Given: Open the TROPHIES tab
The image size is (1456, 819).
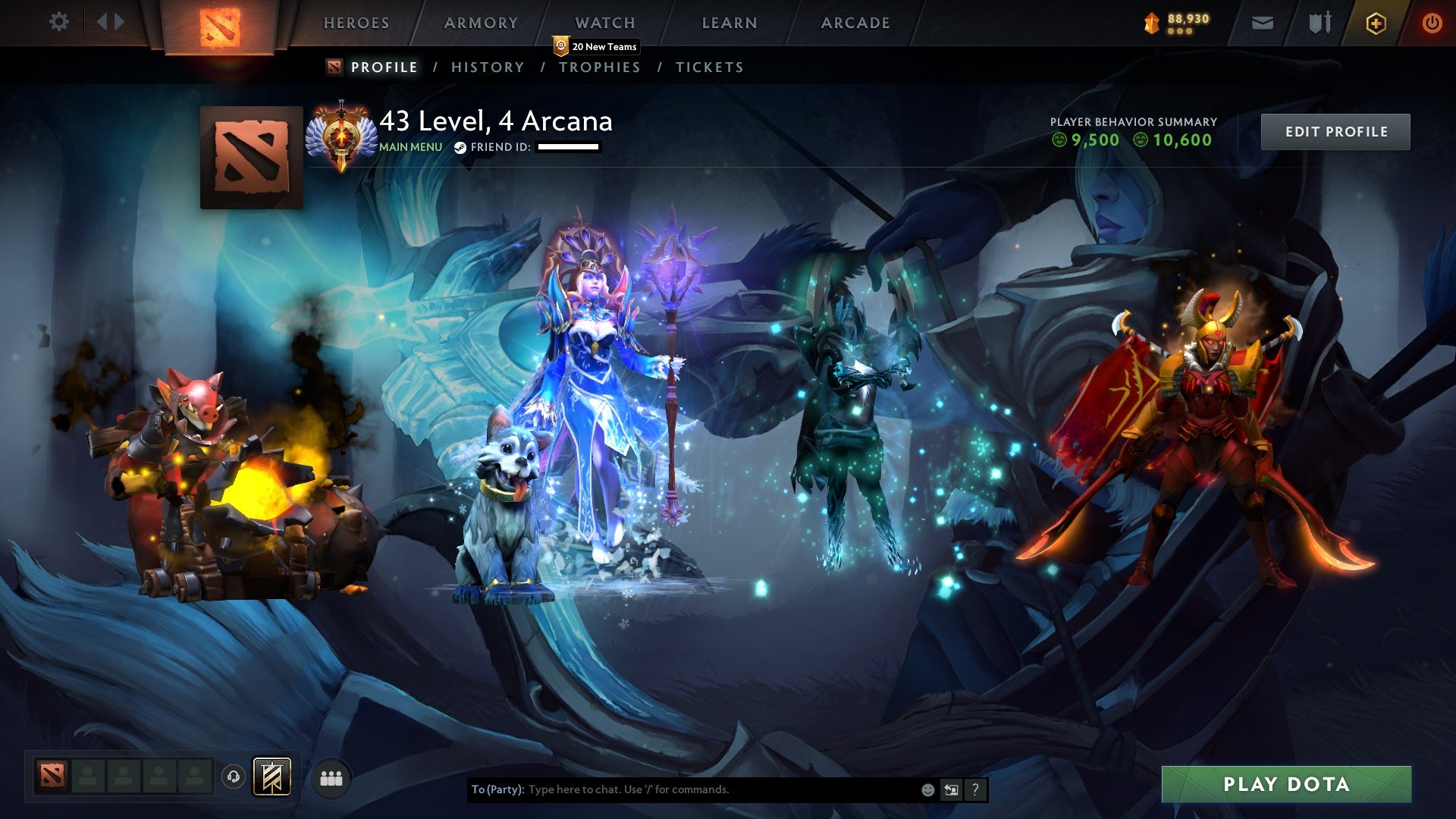Looking at the screenshot, I should pos(601,67).
